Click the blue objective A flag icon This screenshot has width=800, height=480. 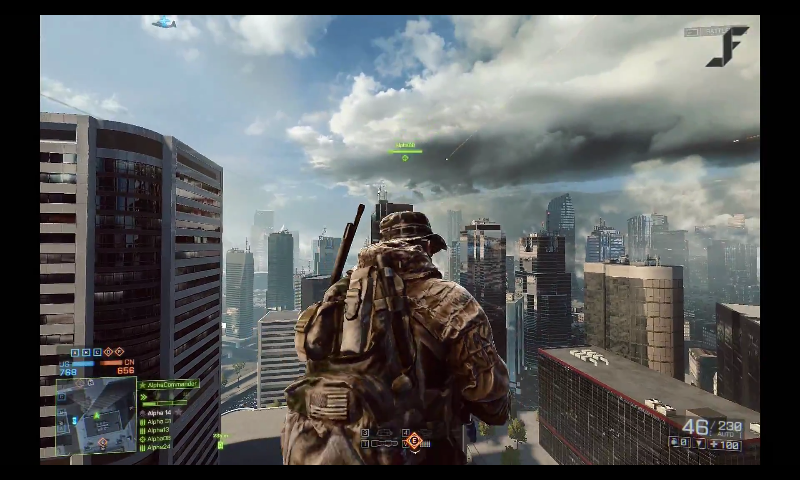[76, 352]
